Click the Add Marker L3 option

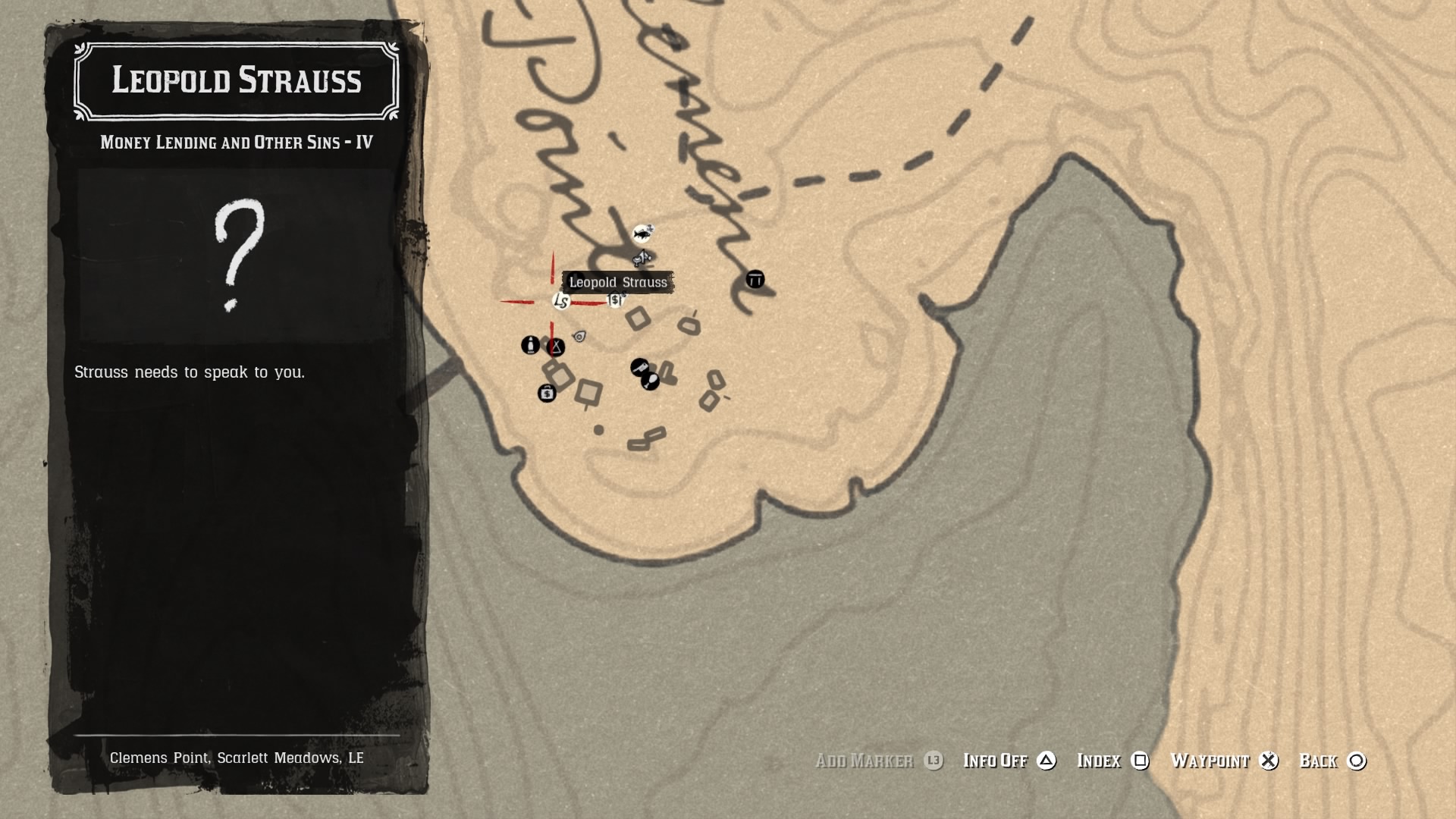(878, 761)
